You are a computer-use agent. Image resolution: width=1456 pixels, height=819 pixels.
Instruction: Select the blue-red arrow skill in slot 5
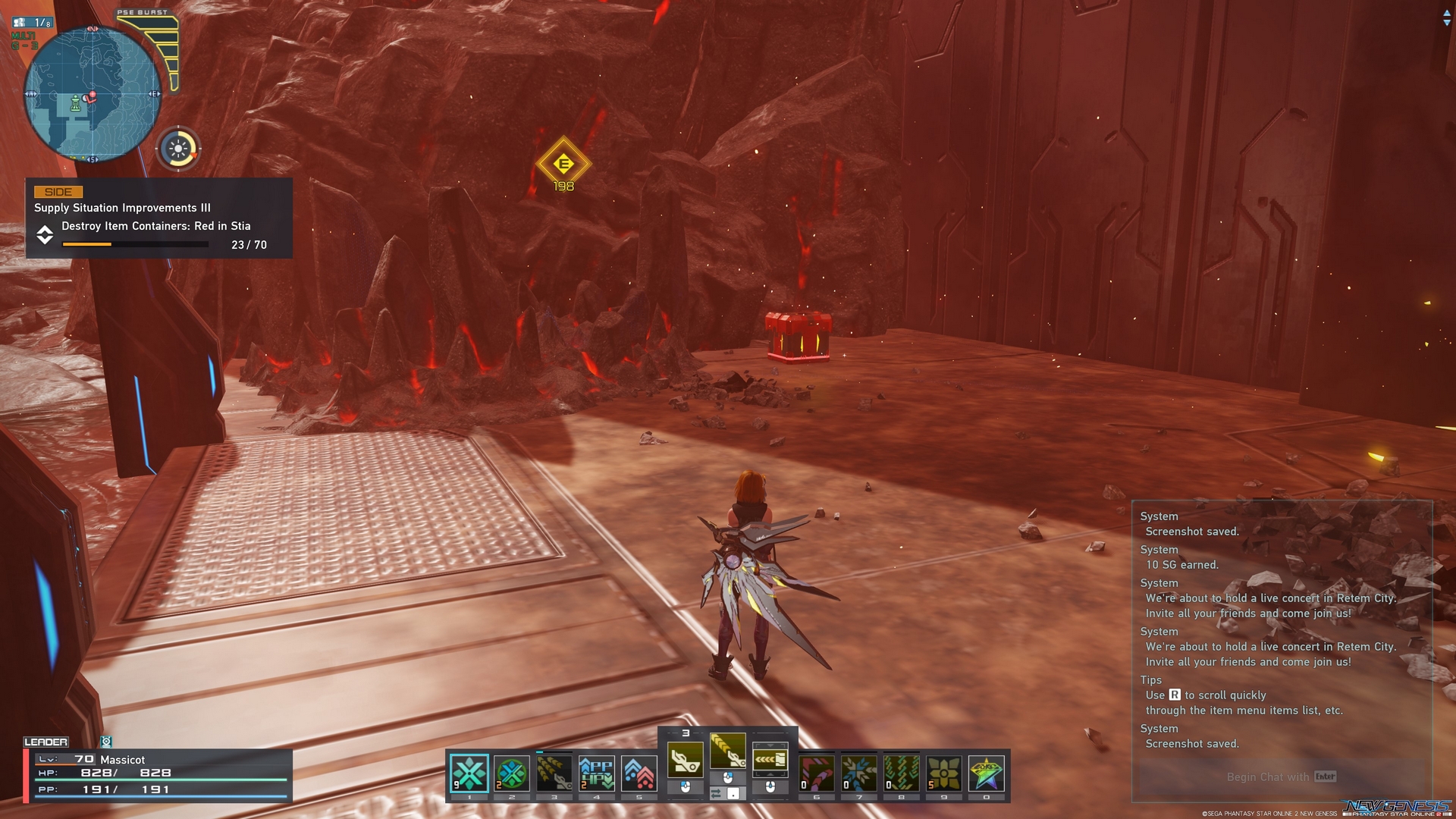(640, 774)
